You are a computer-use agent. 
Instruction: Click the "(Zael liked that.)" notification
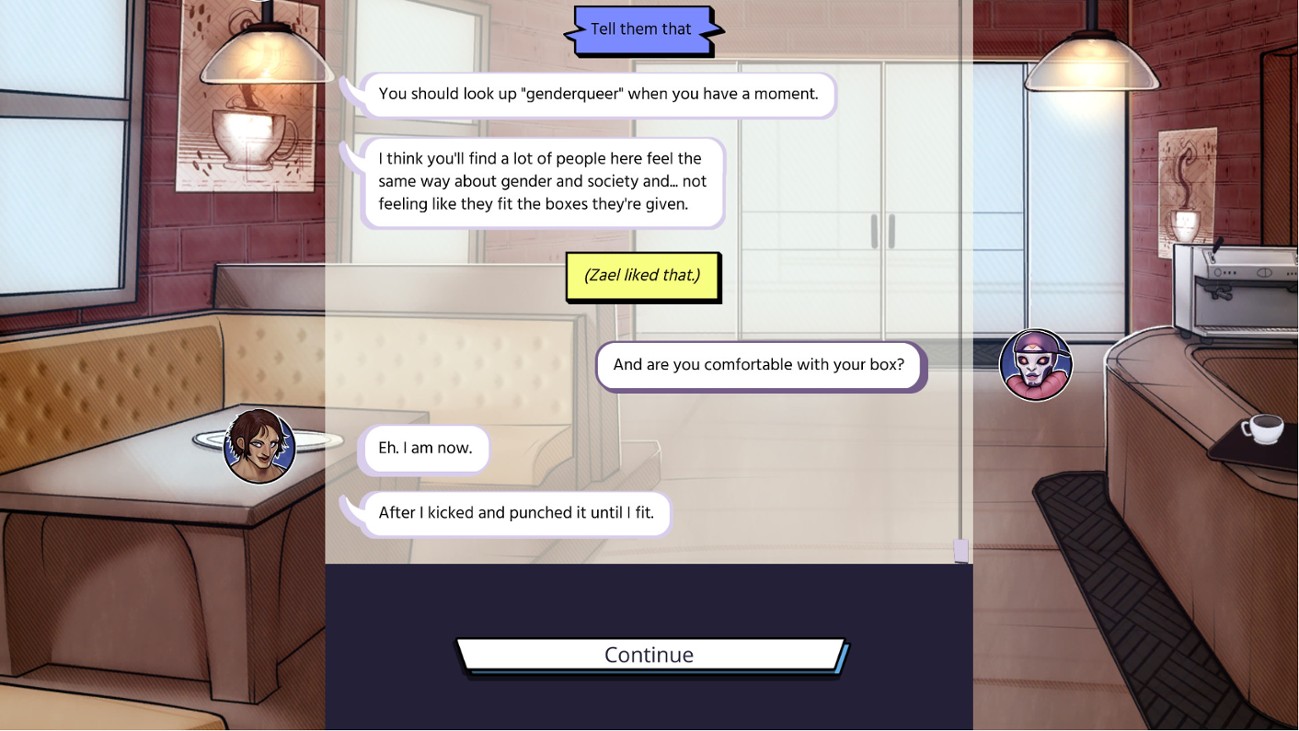pos(643,275)
